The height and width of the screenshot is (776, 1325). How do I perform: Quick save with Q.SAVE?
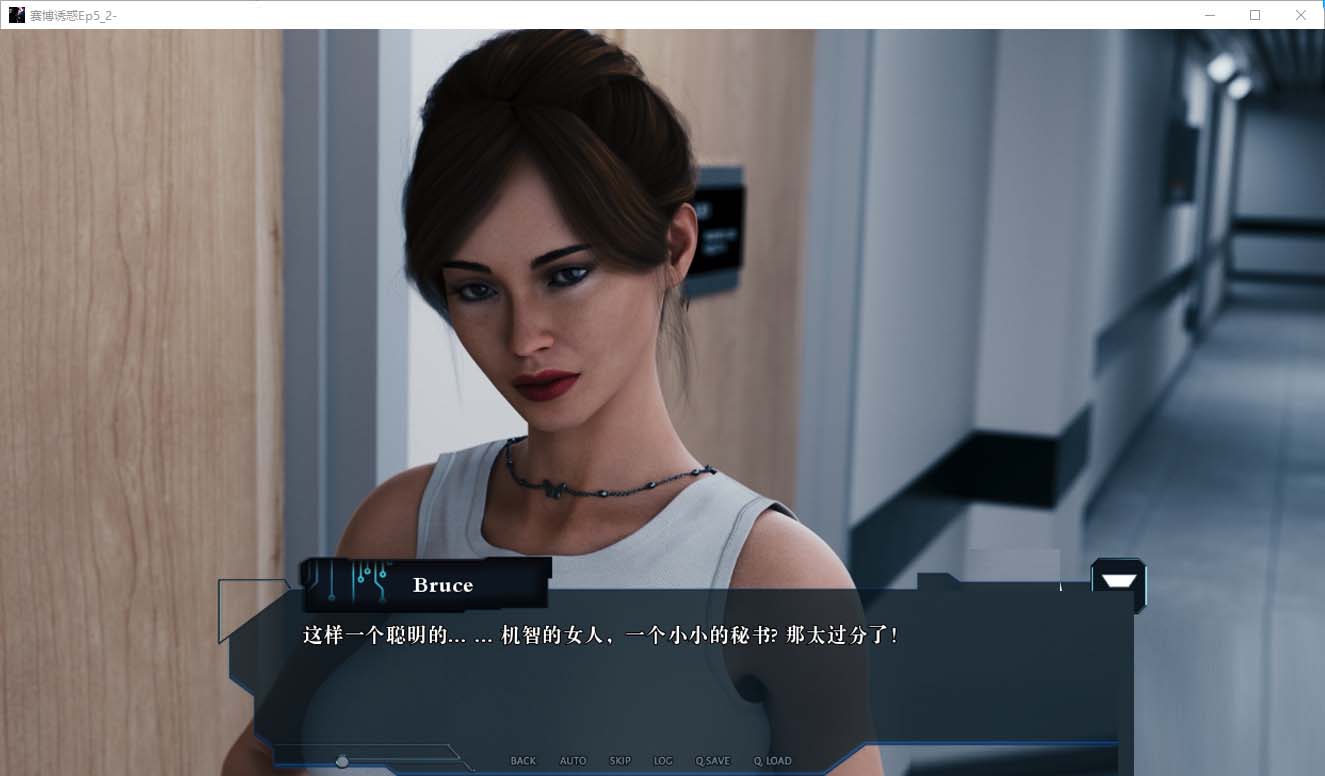click(713, 761)
